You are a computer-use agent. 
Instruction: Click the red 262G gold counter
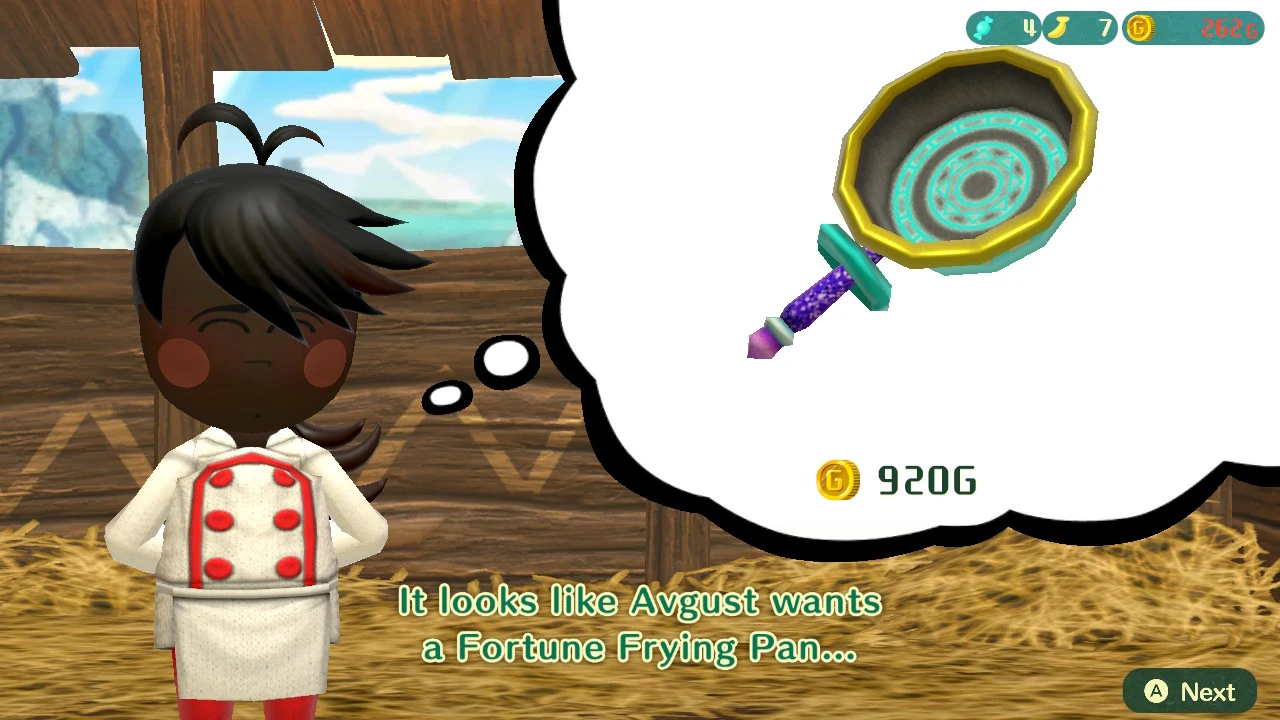[1229, 28]
